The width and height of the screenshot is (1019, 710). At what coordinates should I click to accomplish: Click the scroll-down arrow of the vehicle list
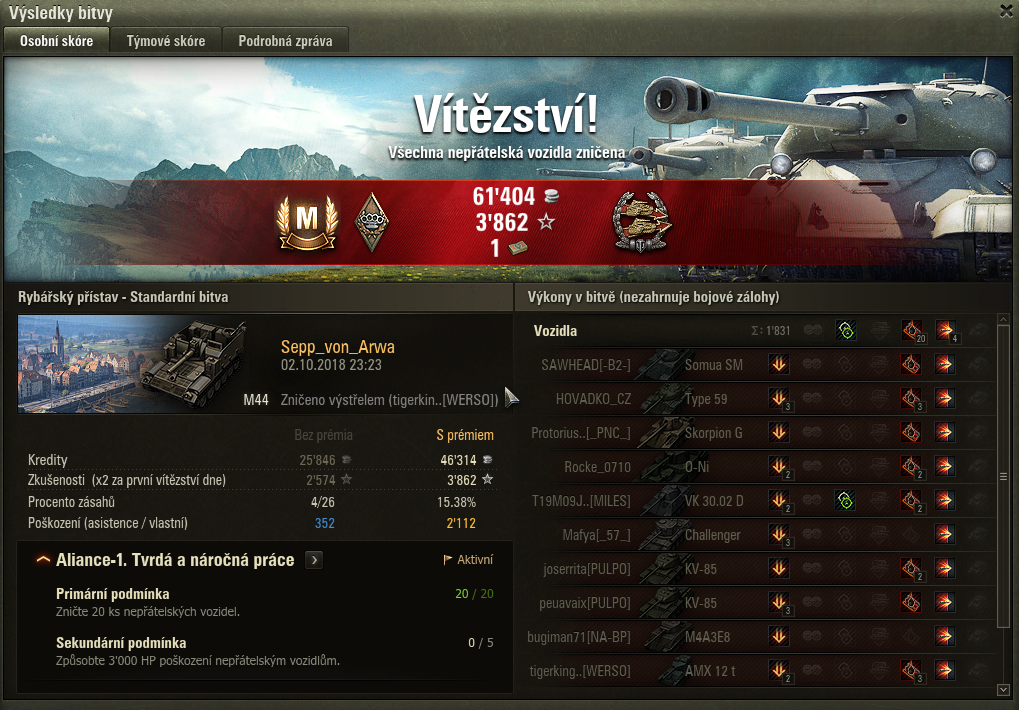(x=1003, y=689)
